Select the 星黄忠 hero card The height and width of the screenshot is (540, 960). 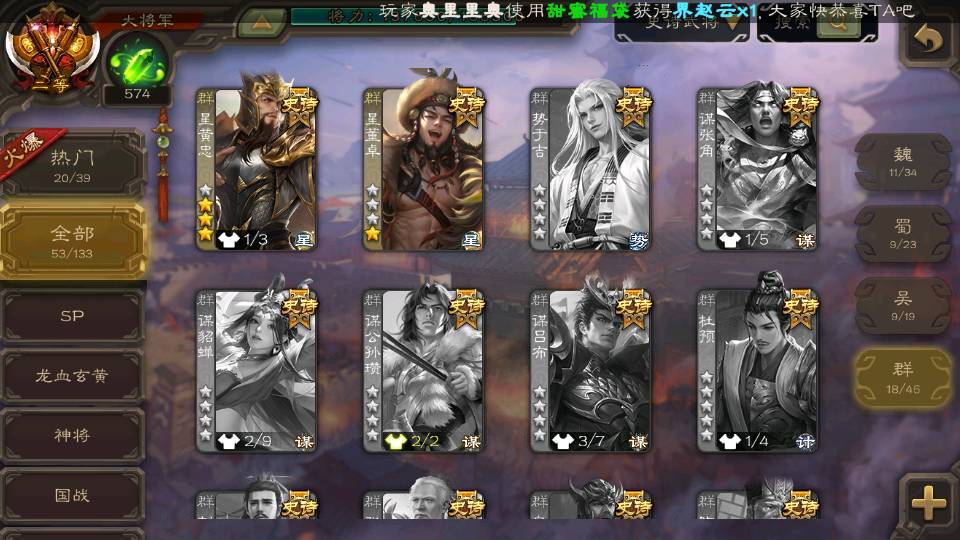[257, 168]
